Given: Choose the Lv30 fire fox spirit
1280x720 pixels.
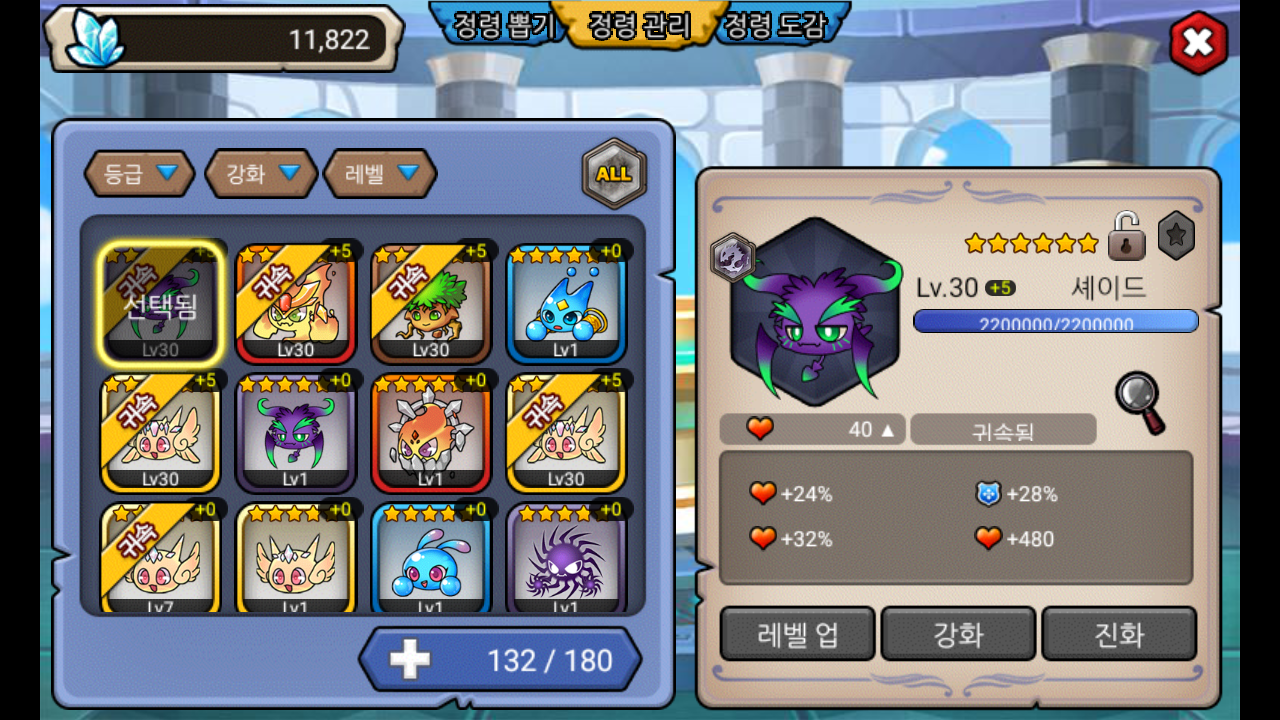Looking at the screenshot, I should pyautogui.click(x=296, y=304).
